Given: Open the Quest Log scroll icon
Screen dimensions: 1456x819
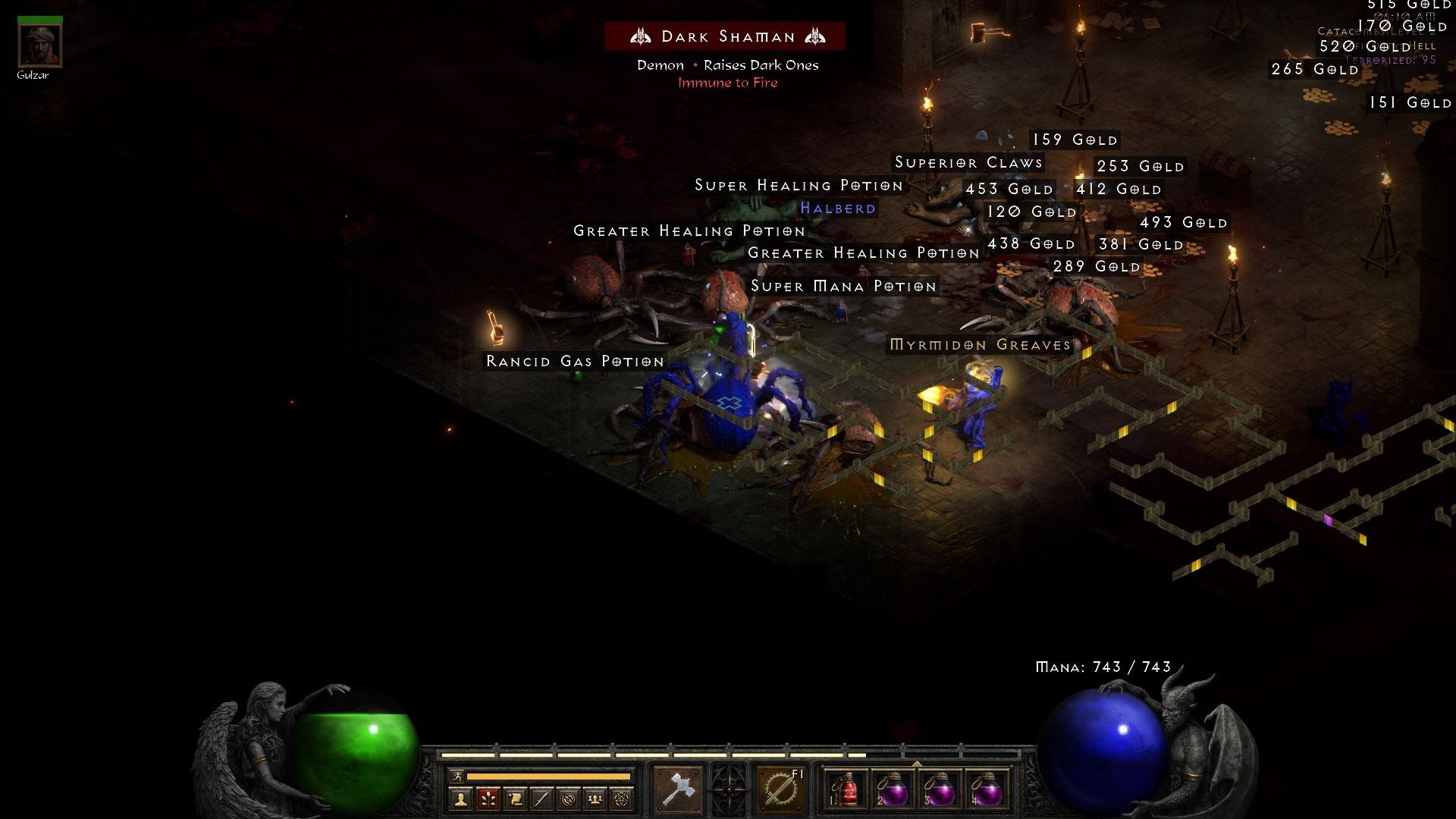Looking at the screenshot, I should click(517, 797).
